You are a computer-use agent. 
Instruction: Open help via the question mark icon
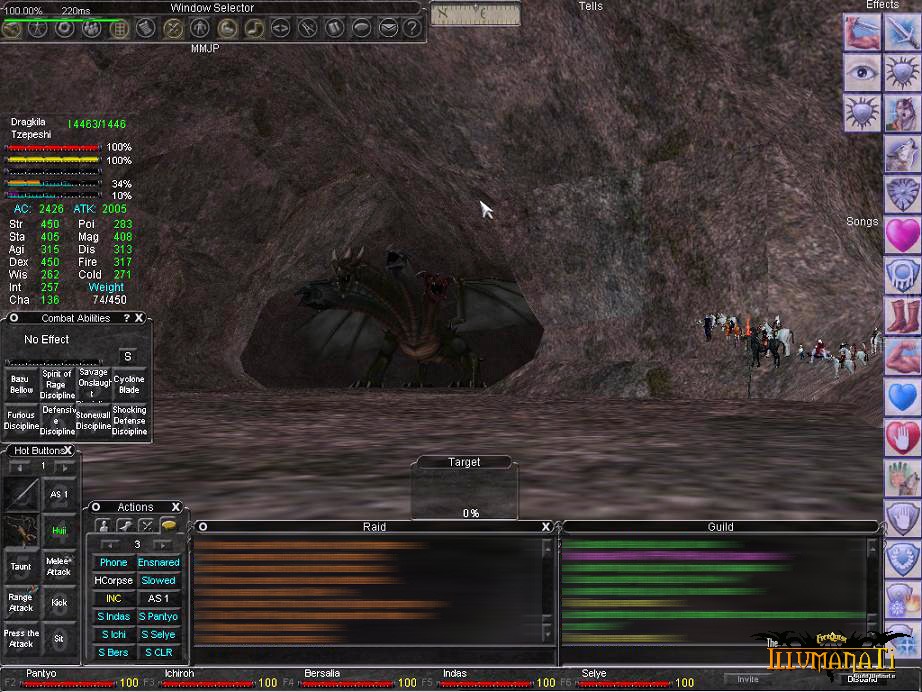(x=411, y=28)
